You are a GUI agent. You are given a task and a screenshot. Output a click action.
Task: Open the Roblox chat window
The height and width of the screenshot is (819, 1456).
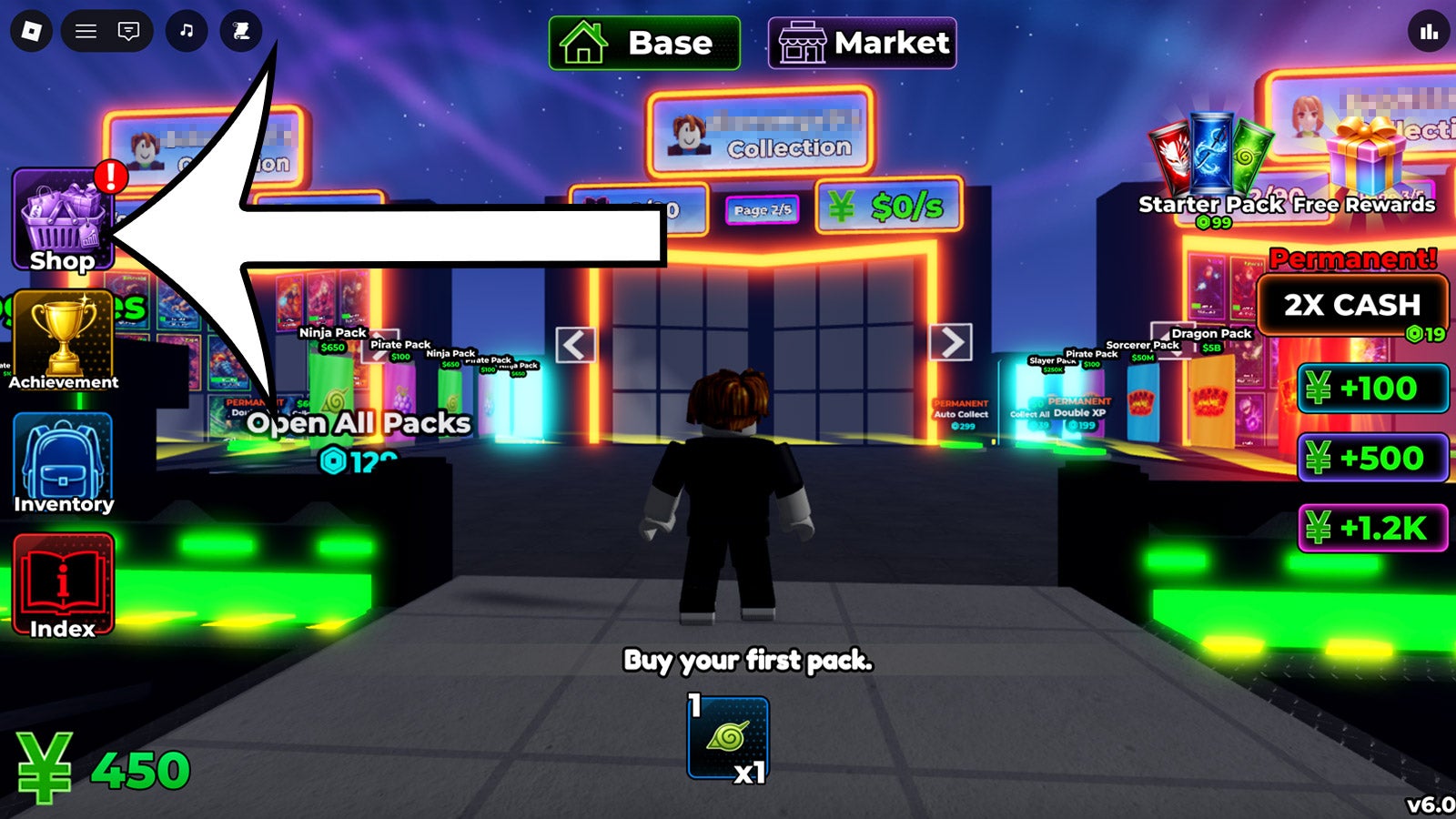coord(128,32)
